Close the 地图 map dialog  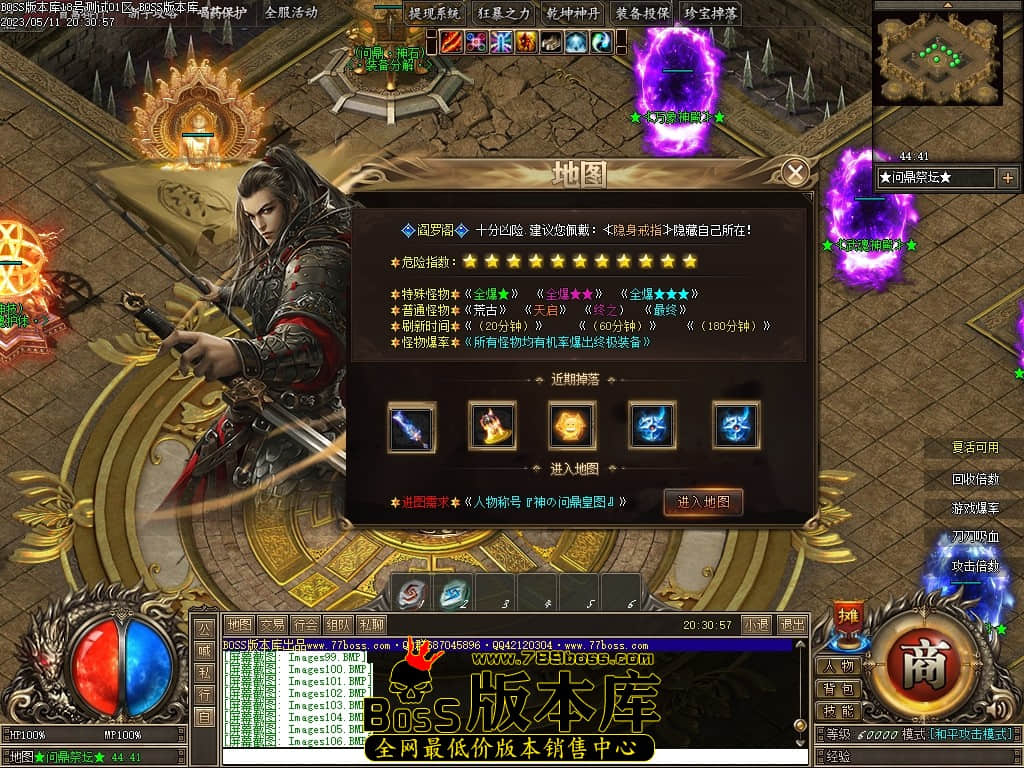coord(795,173)
